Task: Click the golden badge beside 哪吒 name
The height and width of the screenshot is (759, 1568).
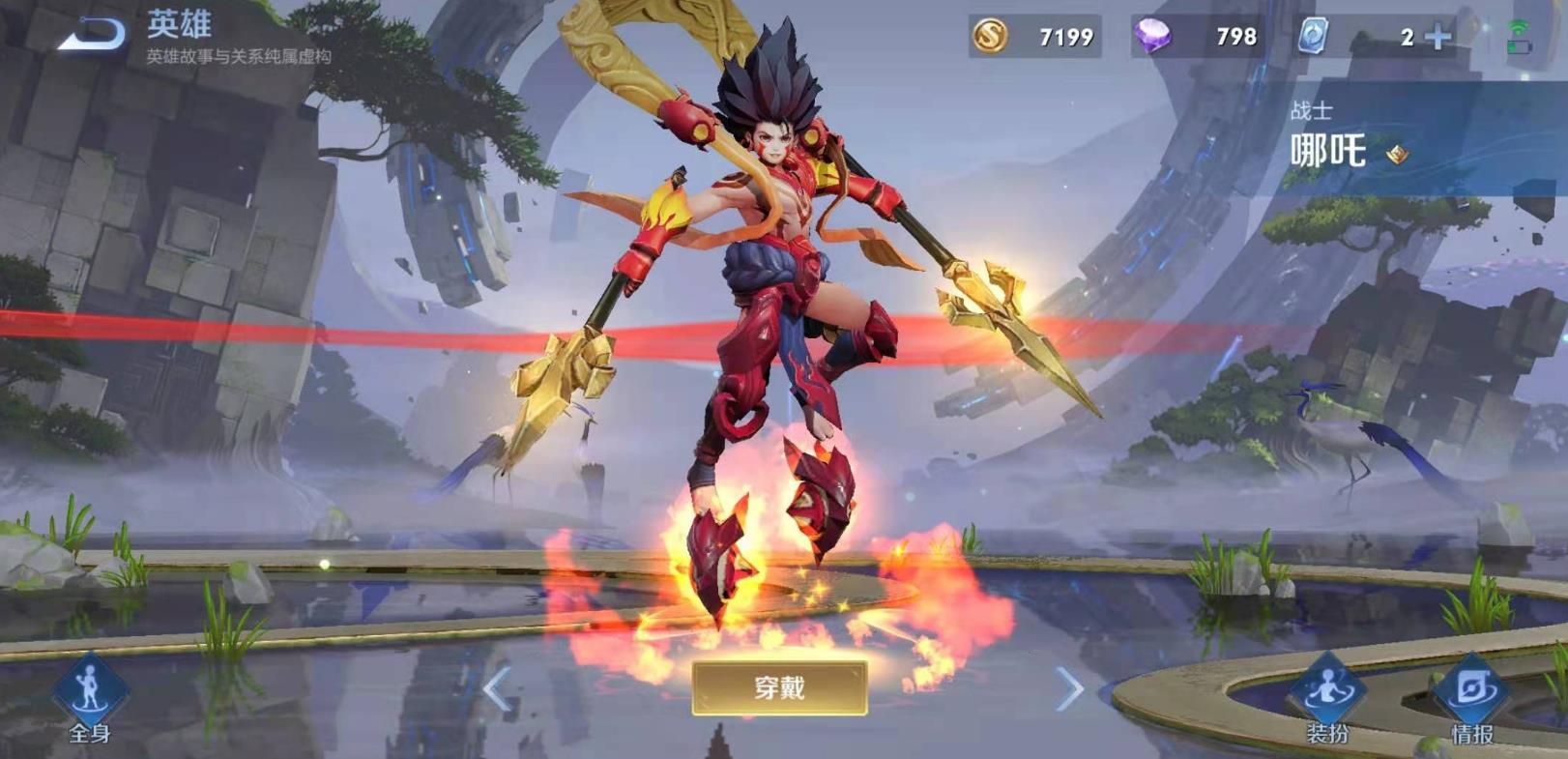Action: click(1397, 153)
